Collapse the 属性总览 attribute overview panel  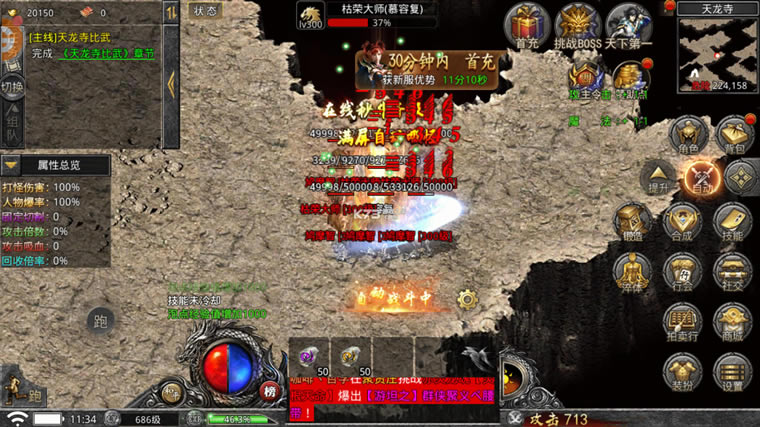click(x=11, y=165)
